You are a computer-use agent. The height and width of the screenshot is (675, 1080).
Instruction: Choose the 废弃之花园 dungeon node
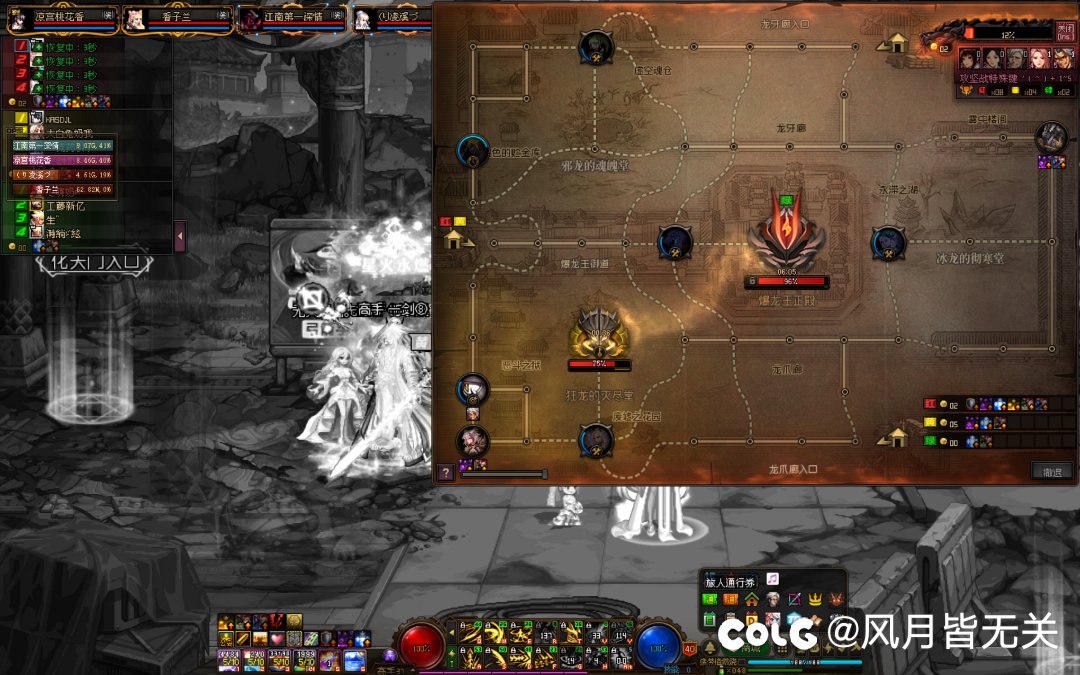597,439
